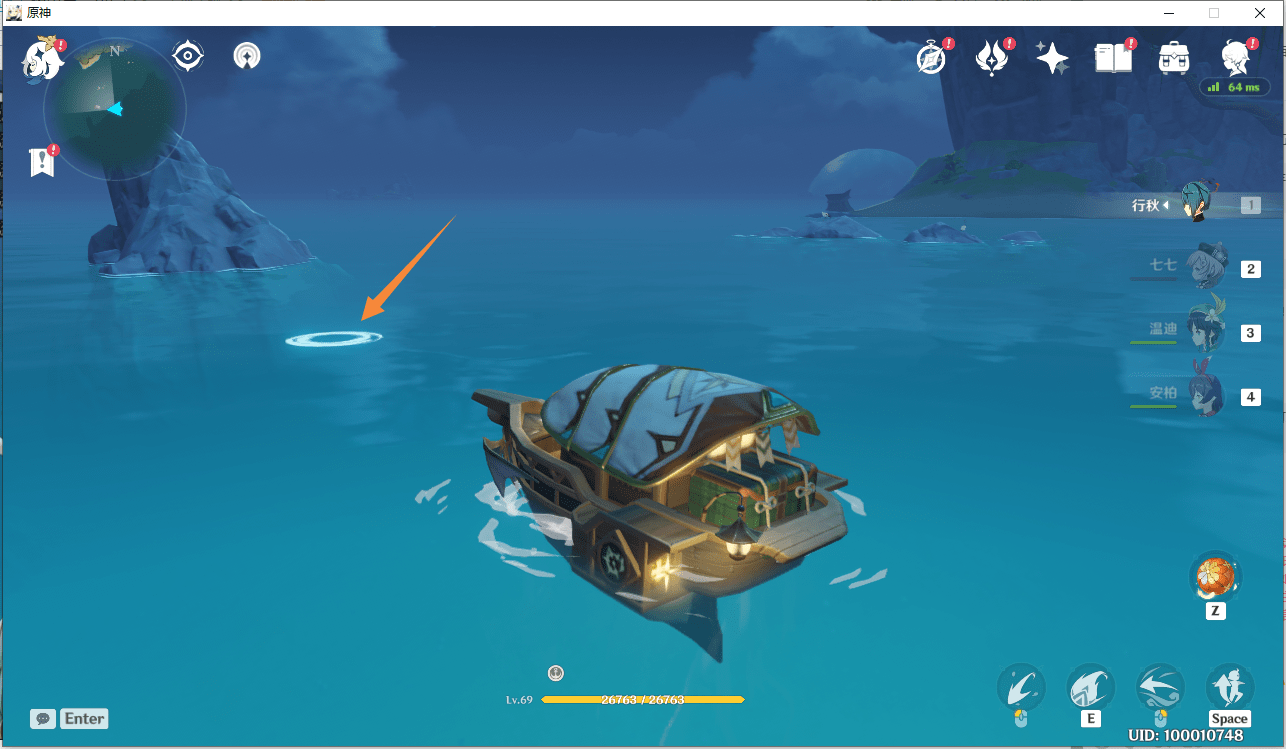Open the Battle Pass book icon

[x=1113, y=59]
